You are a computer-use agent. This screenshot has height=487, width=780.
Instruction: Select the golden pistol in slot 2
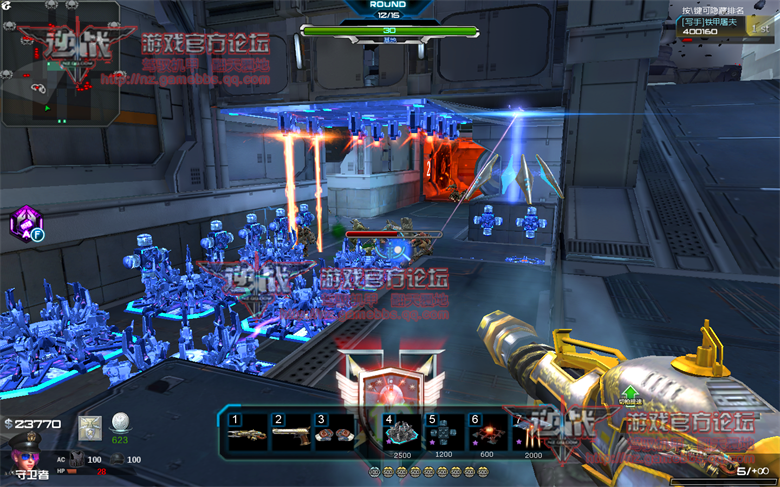click(291, 432)
